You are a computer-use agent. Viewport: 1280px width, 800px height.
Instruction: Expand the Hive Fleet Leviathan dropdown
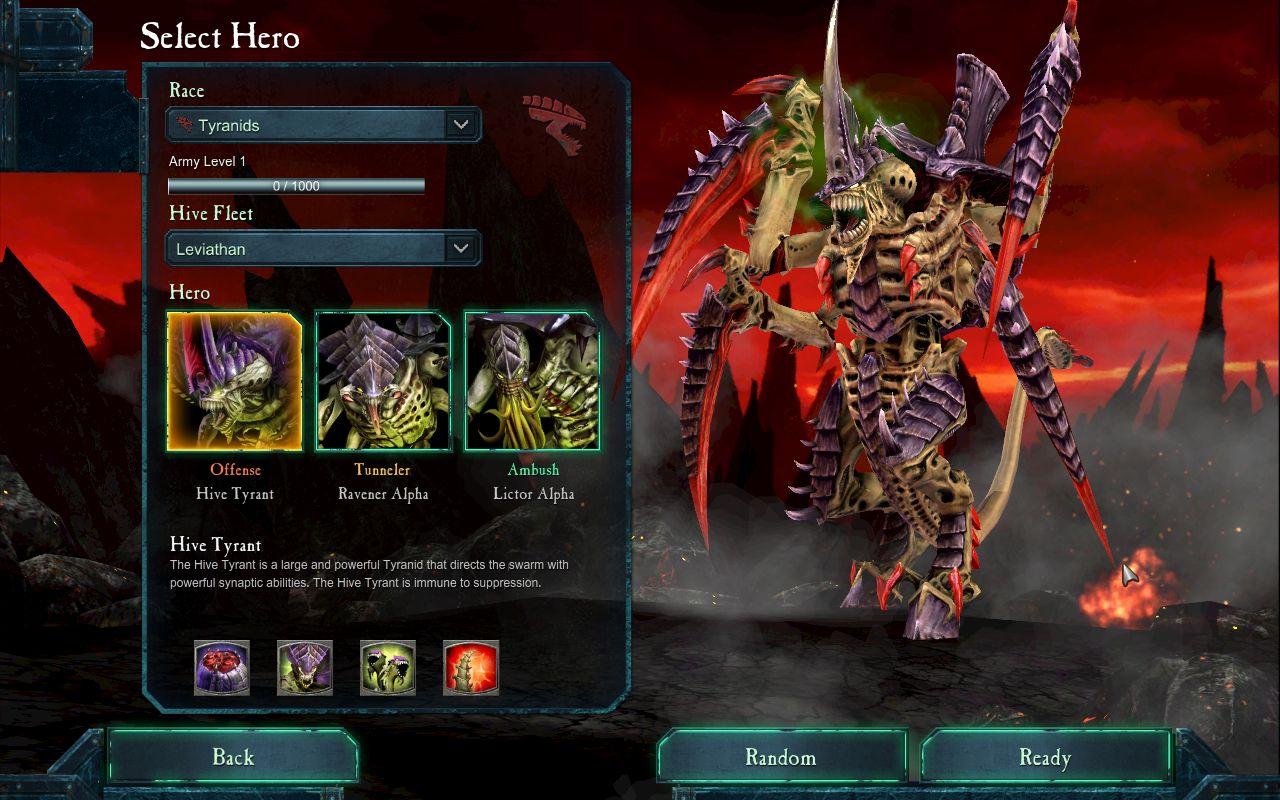click(x=323, y=249)
